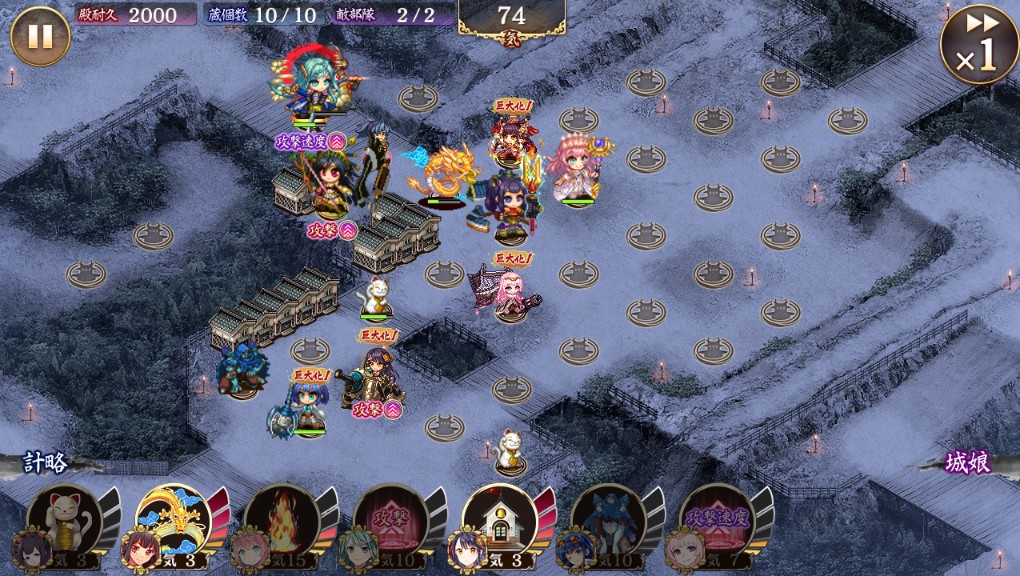The height and width of the screenshot is (576, 1020).
Task: Toggle the ×1 game speed button
Action: [x=978, y=45]
